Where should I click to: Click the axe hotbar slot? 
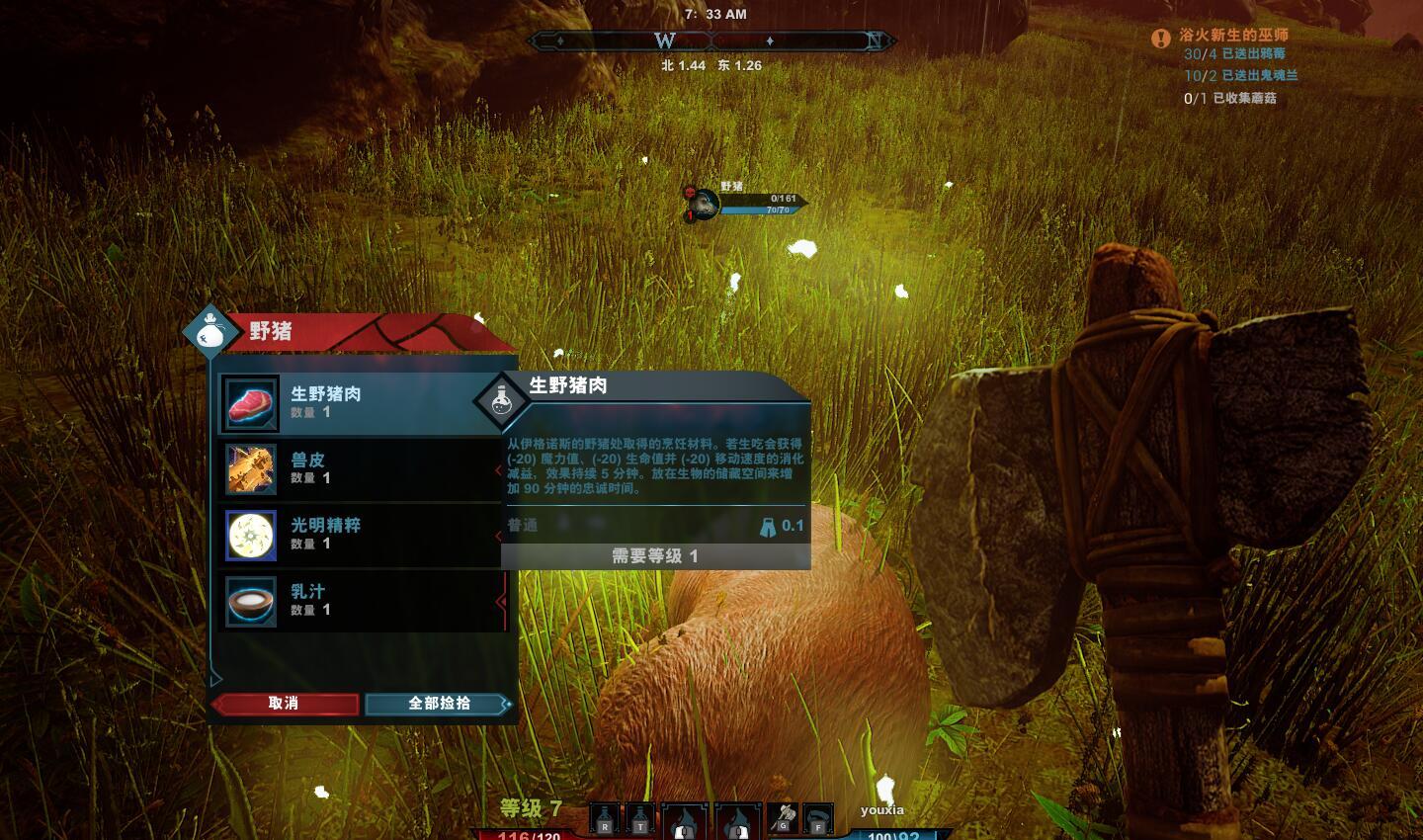pyautogui.click(x=783, y=817)
